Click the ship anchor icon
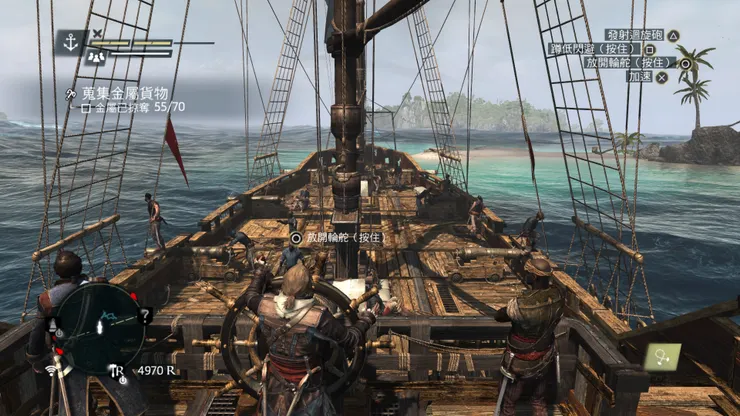The height and width of the screenshot is (416, 740). point(71,42)
